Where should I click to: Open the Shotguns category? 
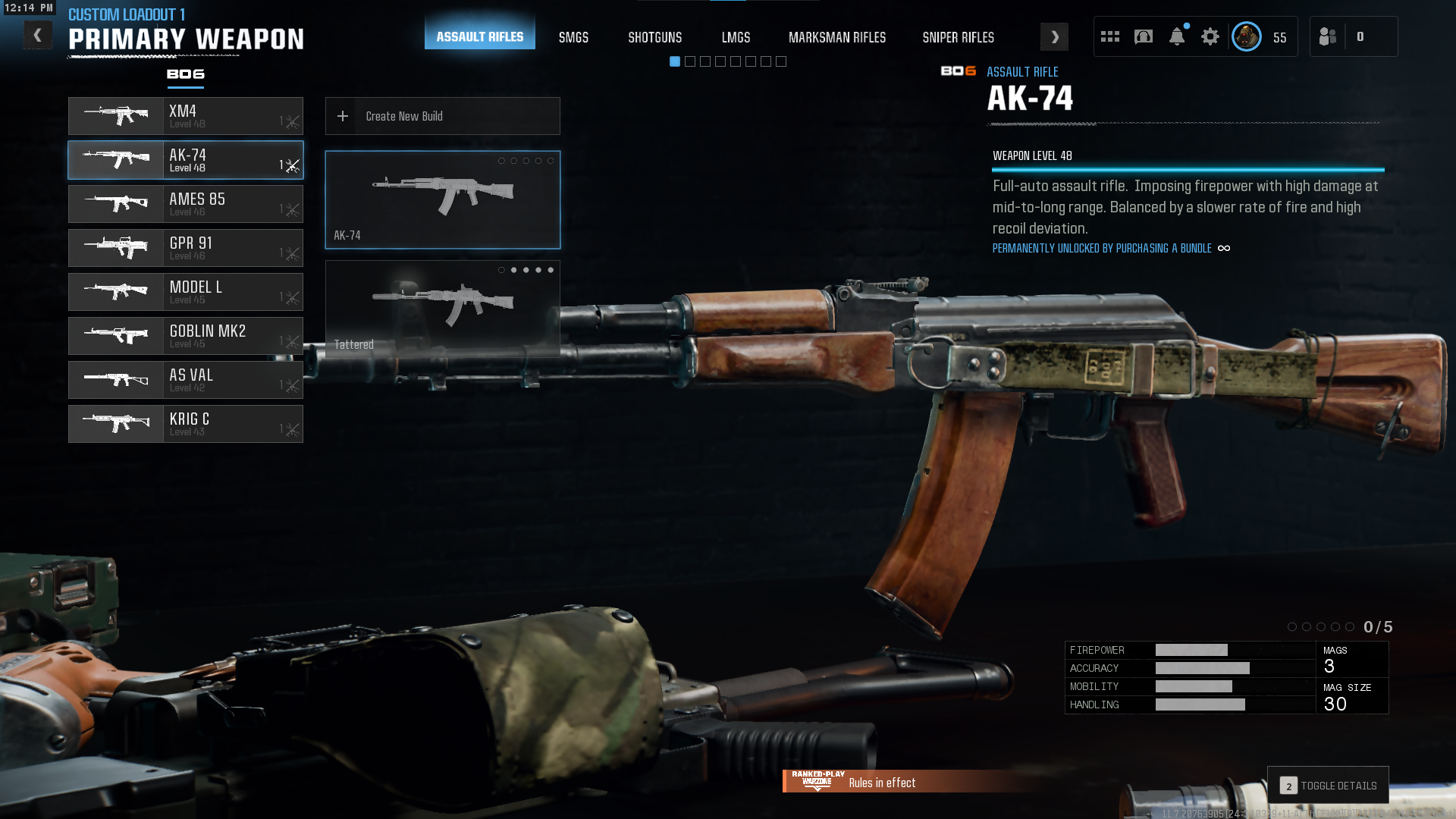pos(654,37)
